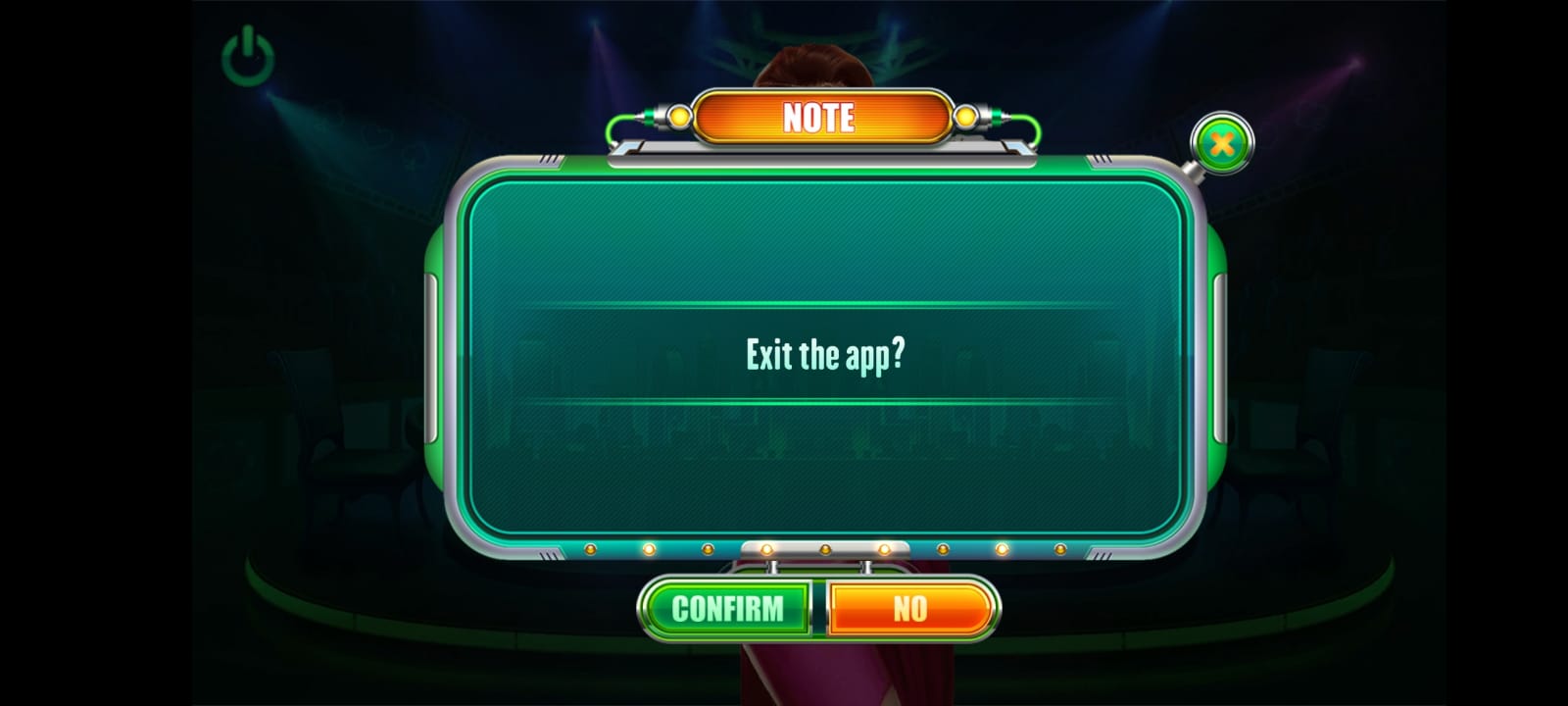Click the leftmost amber bulb below the dialog
This screenshot has height=706, width=1568.
(590, 549)
